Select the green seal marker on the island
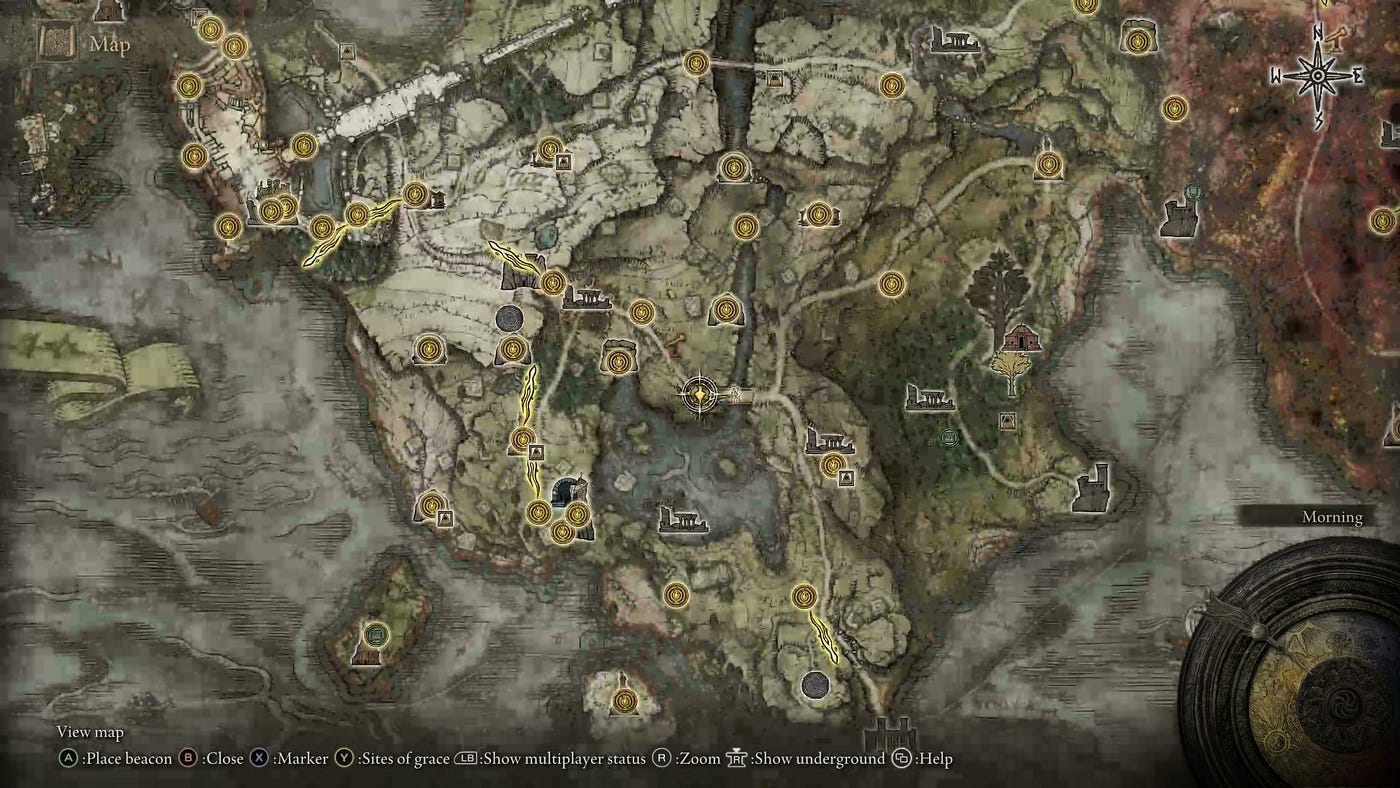Viewport: 1400px width, 788px height. (376, 633)
